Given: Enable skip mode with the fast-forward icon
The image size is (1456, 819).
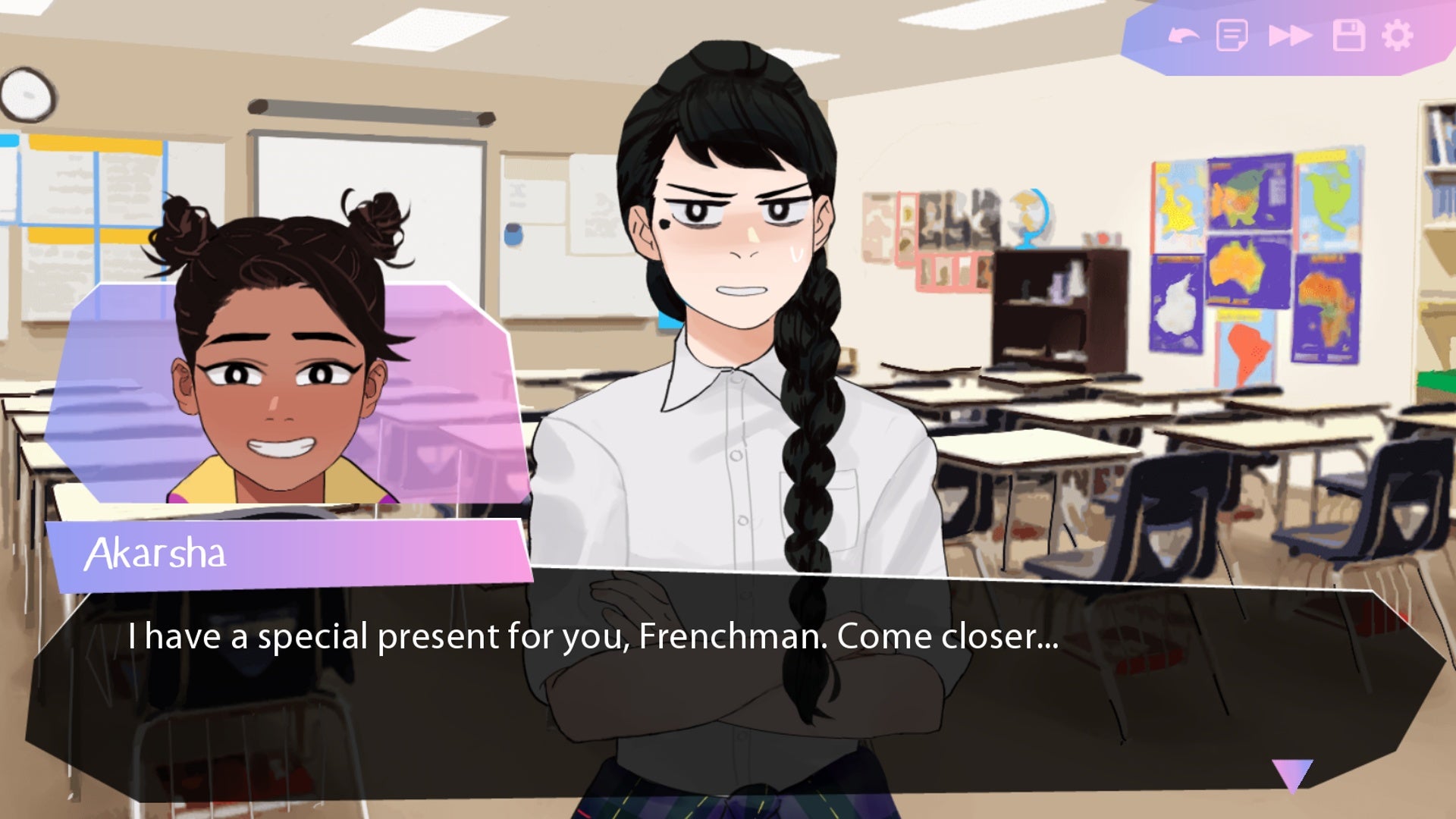Looking at the screenshot, I should click(1289, 34).
